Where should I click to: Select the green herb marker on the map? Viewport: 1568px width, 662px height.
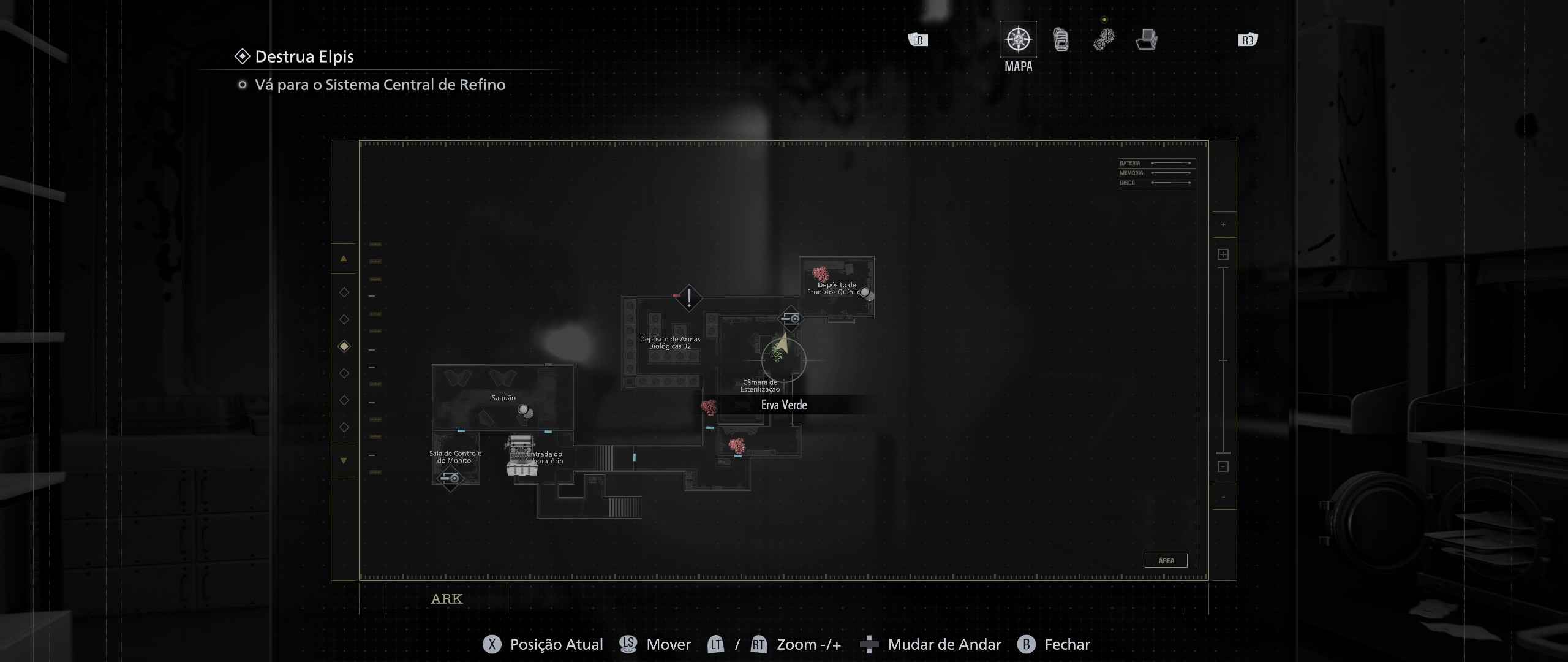coord(778,355)
